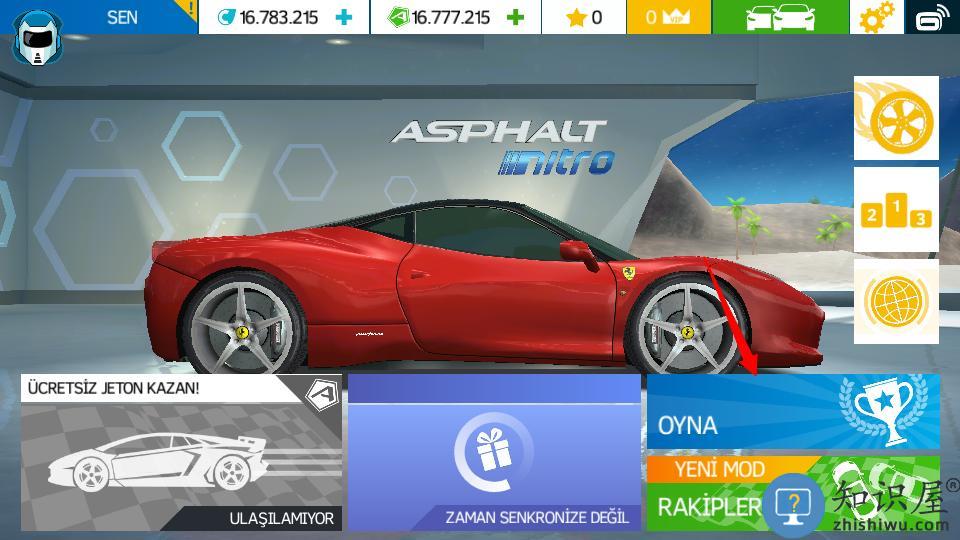
Task: Open the green car garage
Action: (x=781, y=17)
